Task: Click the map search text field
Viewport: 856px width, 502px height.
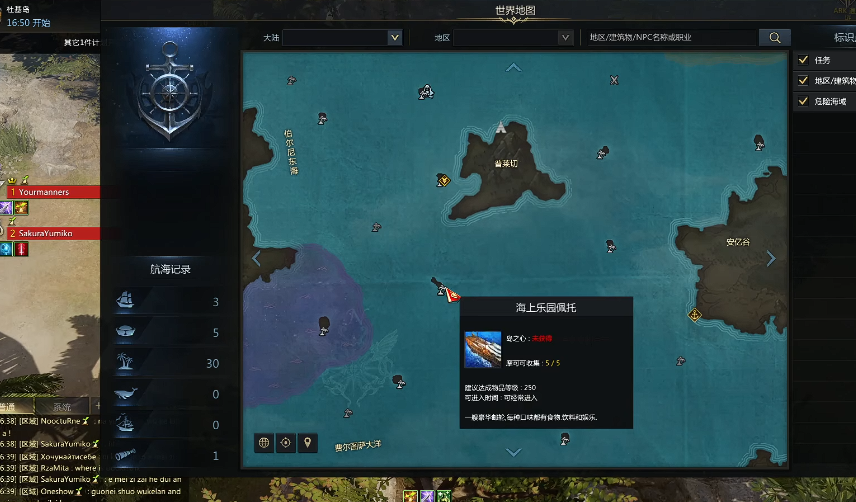Action: [x=670, y=37]
